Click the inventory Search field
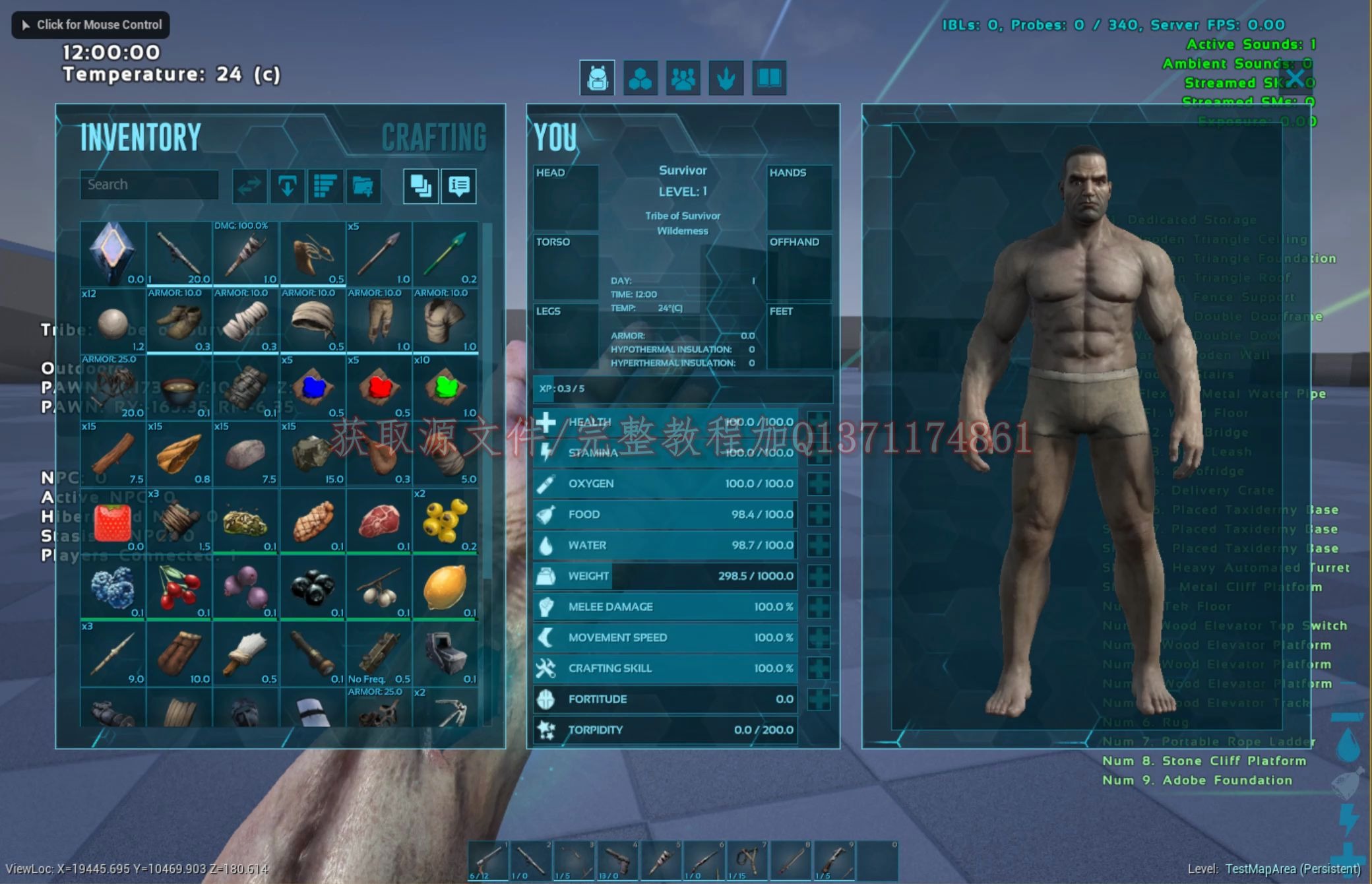1372x884 pixels. [x=148, y=185]
